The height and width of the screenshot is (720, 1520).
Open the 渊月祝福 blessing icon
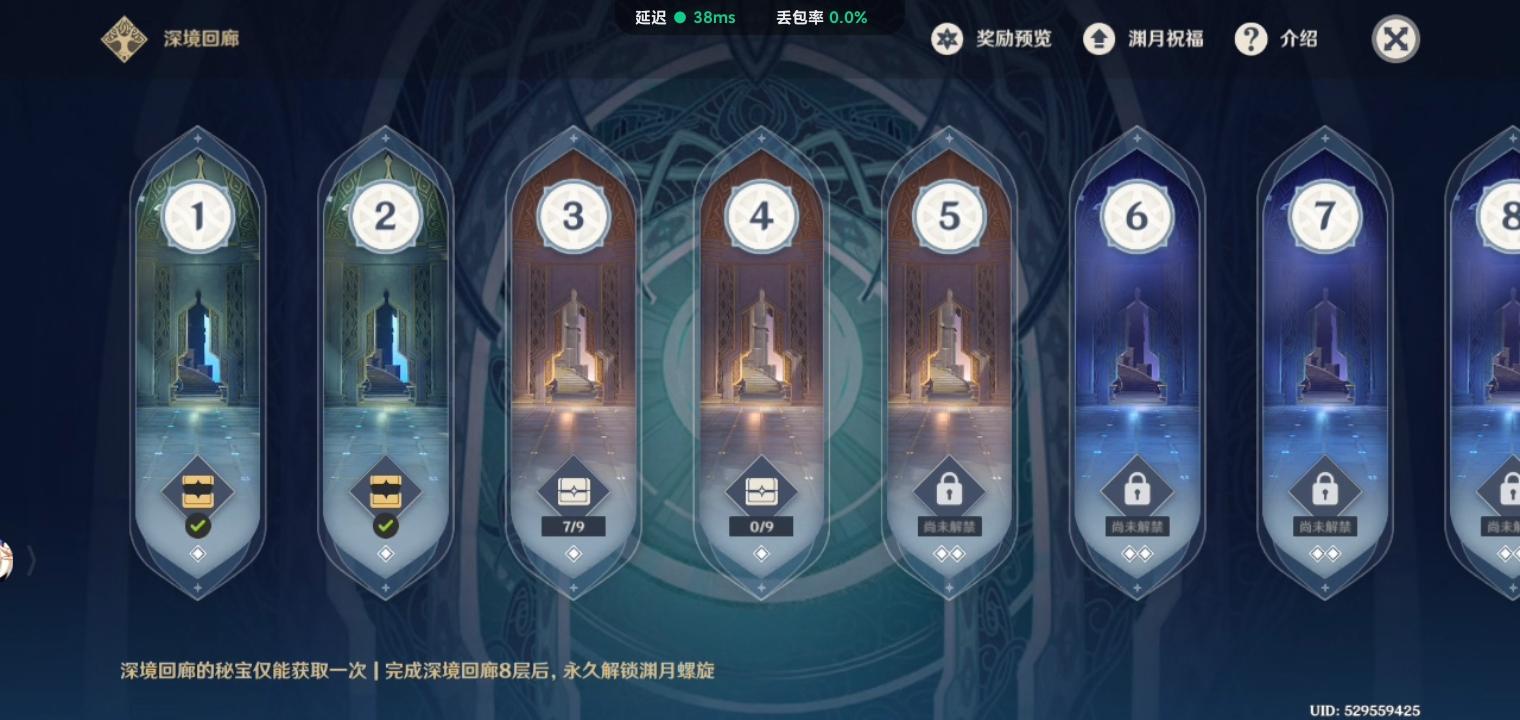[x=1099, y=39]
